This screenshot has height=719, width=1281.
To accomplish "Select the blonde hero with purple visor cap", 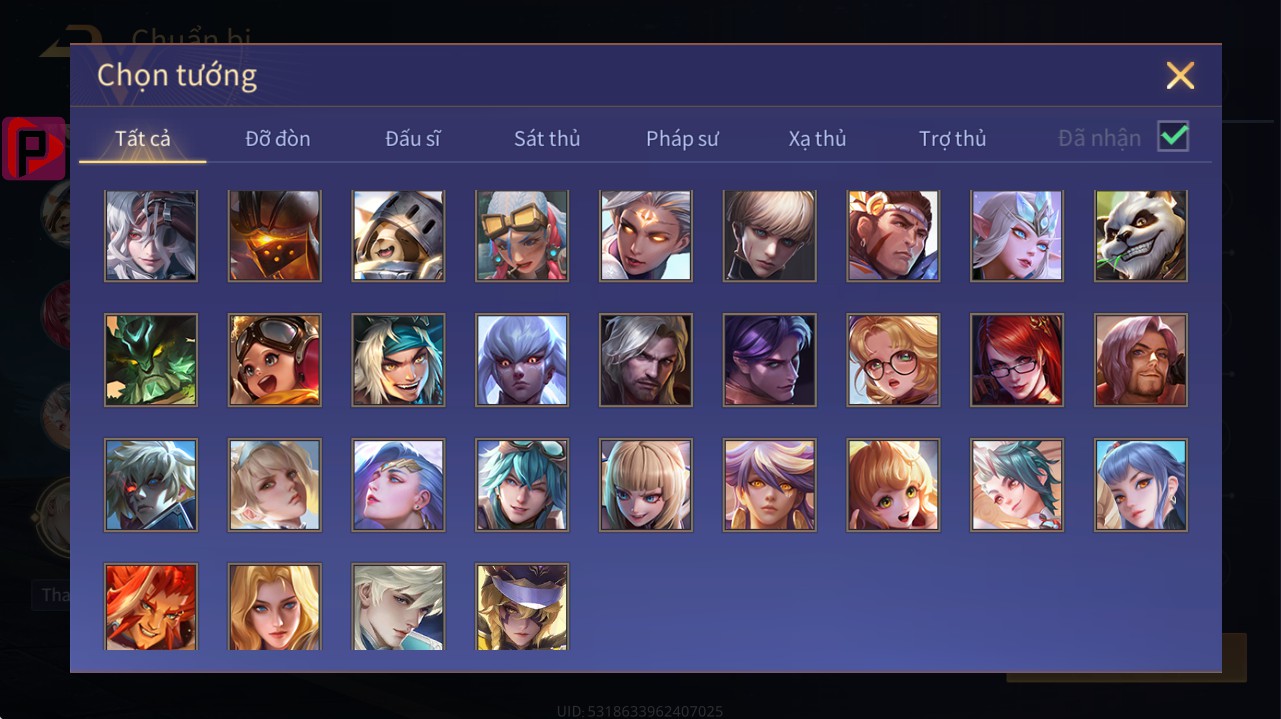I will coord(522,607).
